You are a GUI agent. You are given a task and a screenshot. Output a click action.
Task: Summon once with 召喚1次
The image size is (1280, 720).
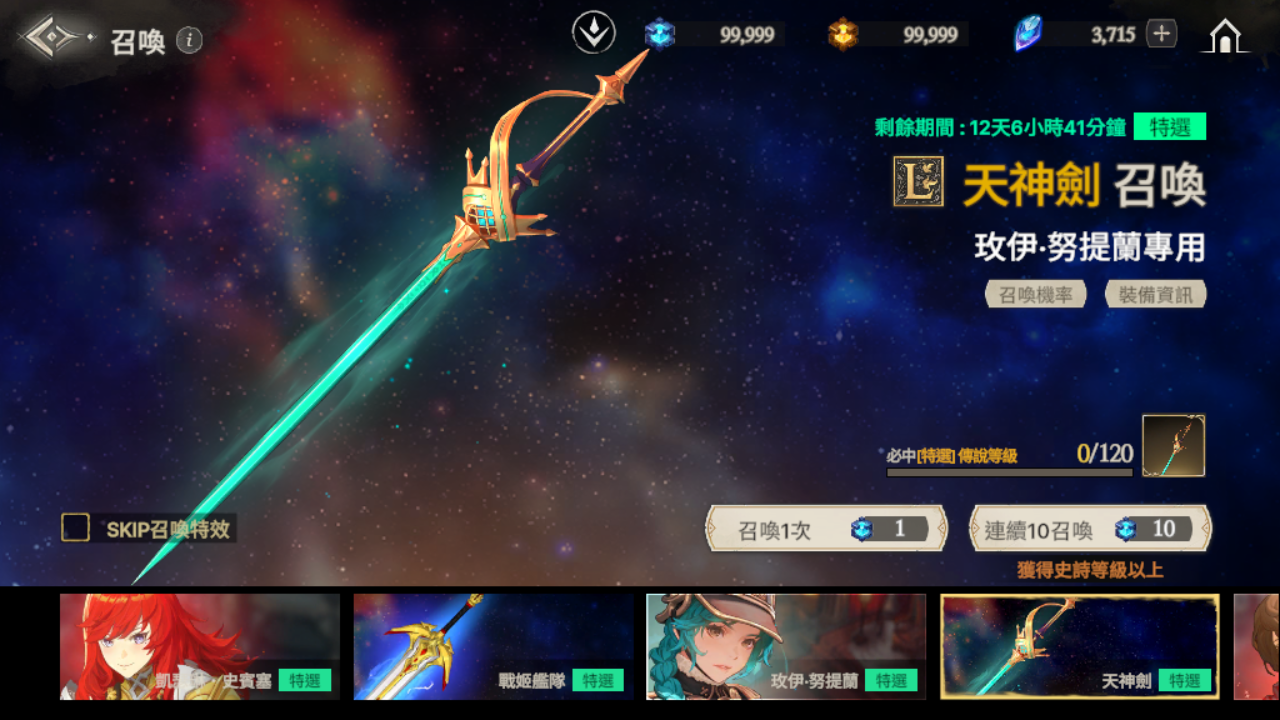click(826, 529)
